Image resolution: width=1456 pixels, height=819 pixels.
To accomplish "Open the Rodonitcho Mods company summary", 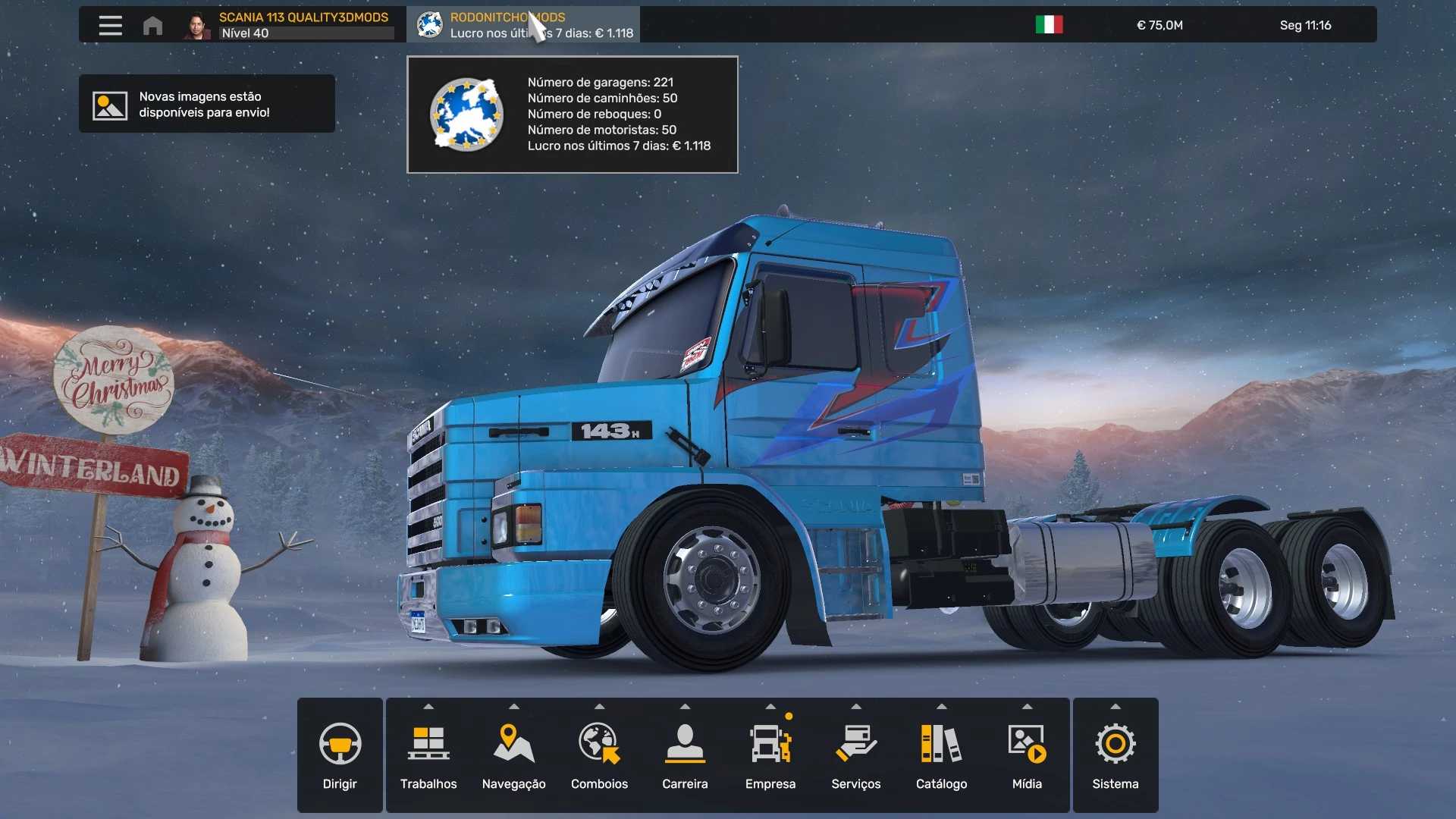I will click(523, 25).
